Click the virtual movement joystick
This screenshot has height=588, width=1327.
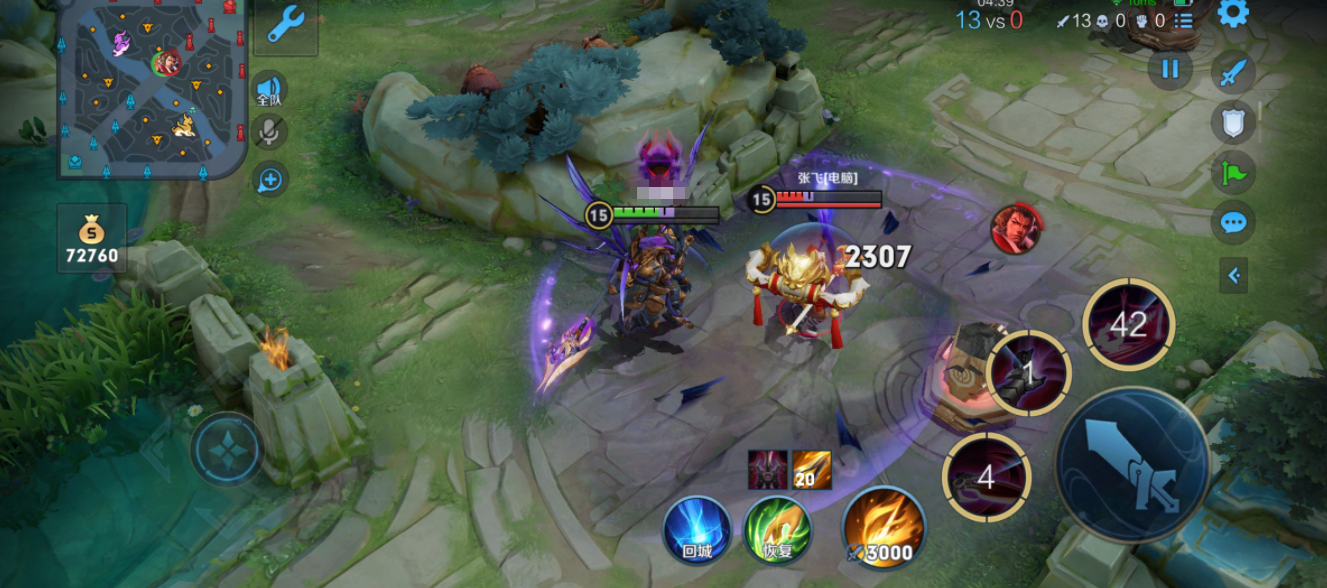[x=228, y=449]
